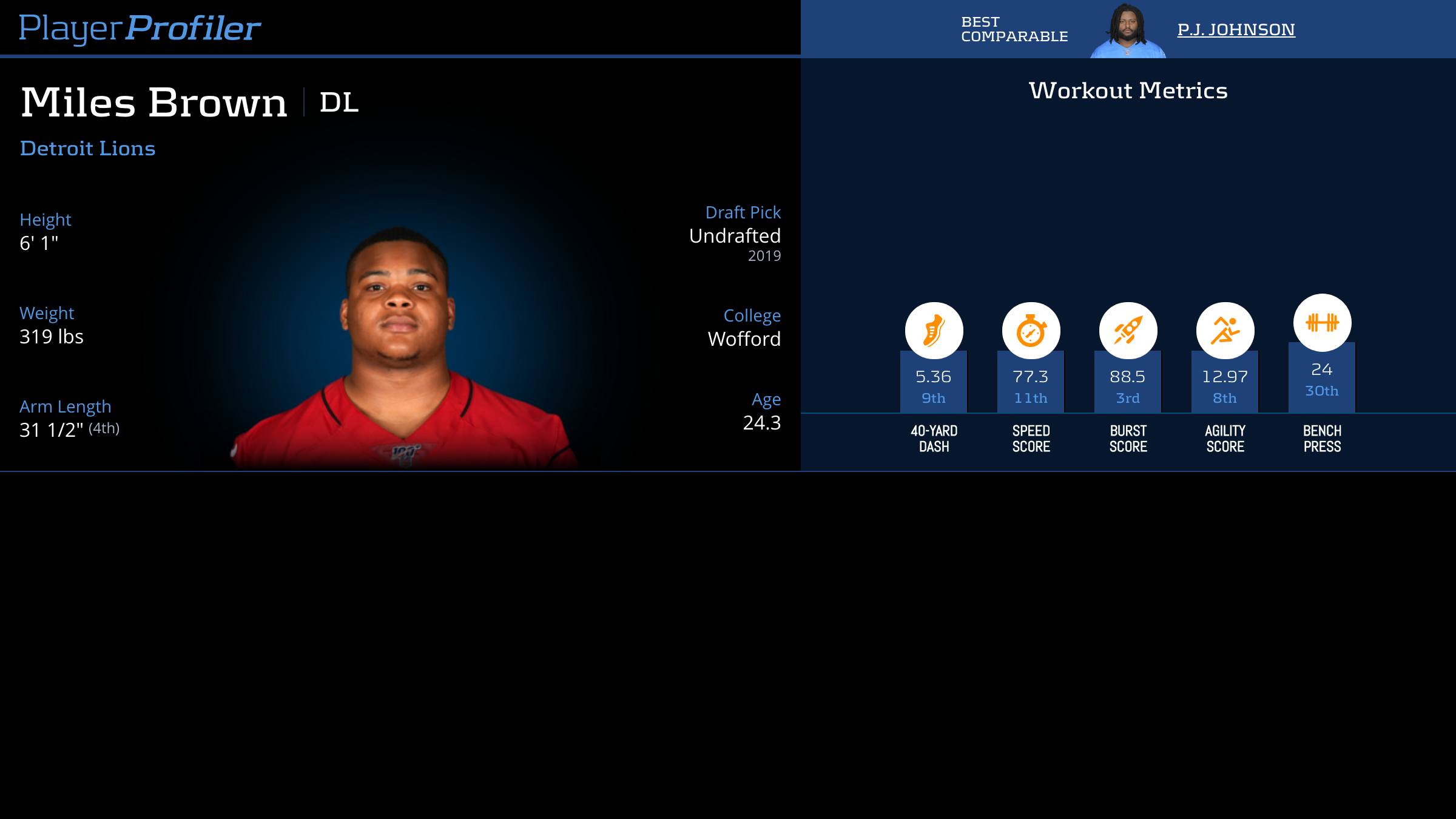
Task: Select the Bench Press barbell icon
Action: point(1322,323)
